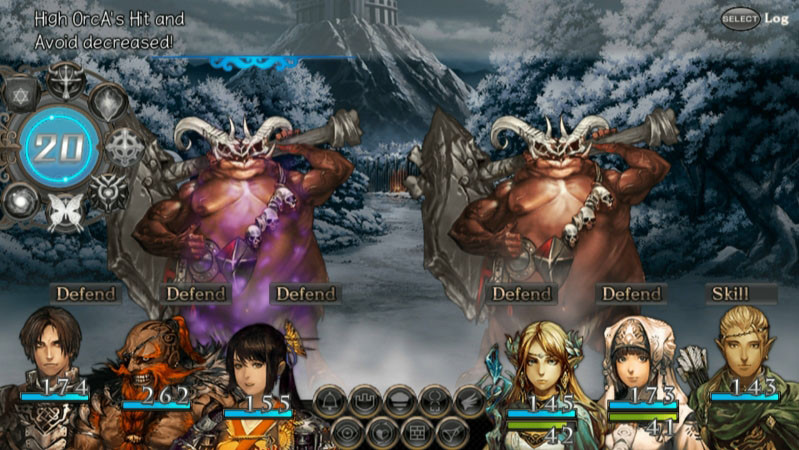Select the heart icon
The width and height of the screenshot is (799, 450).
[x=382, y=432]
